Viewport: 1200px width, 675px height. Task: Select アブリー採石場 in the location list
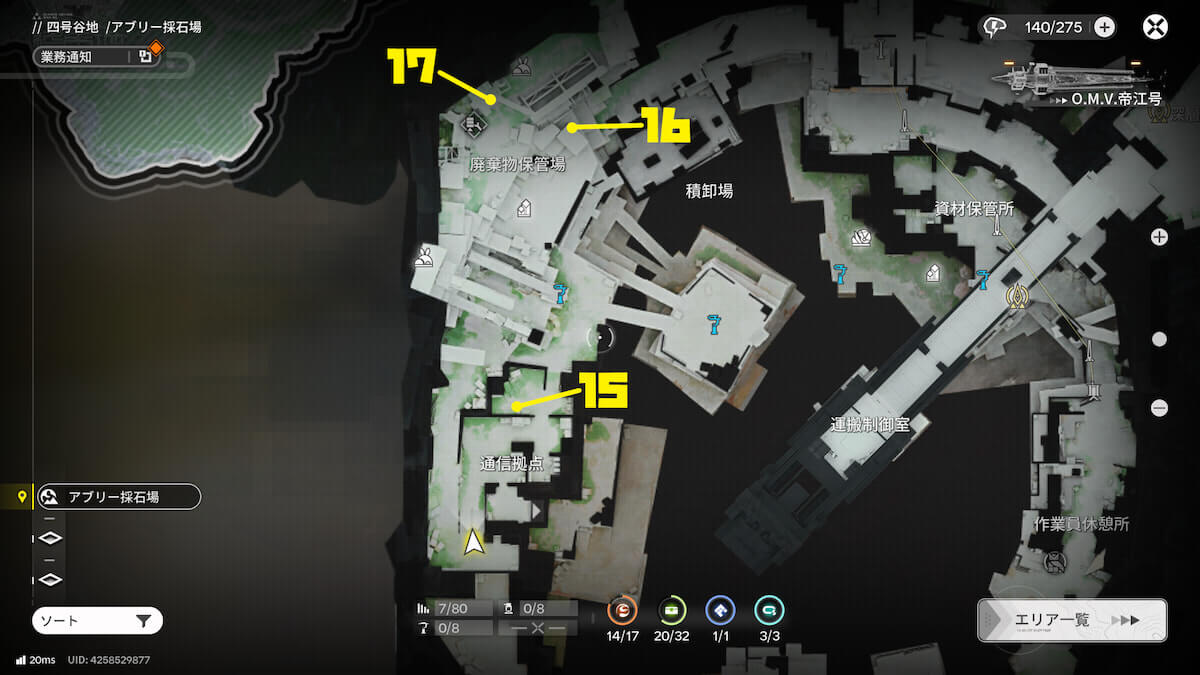pyautogui.click(x=118, y=496)
